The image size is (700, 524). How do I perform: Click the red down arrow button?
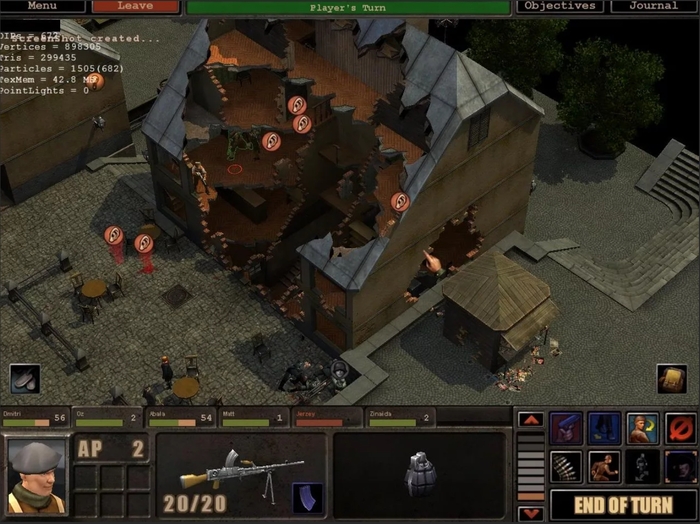pos(530,513)
